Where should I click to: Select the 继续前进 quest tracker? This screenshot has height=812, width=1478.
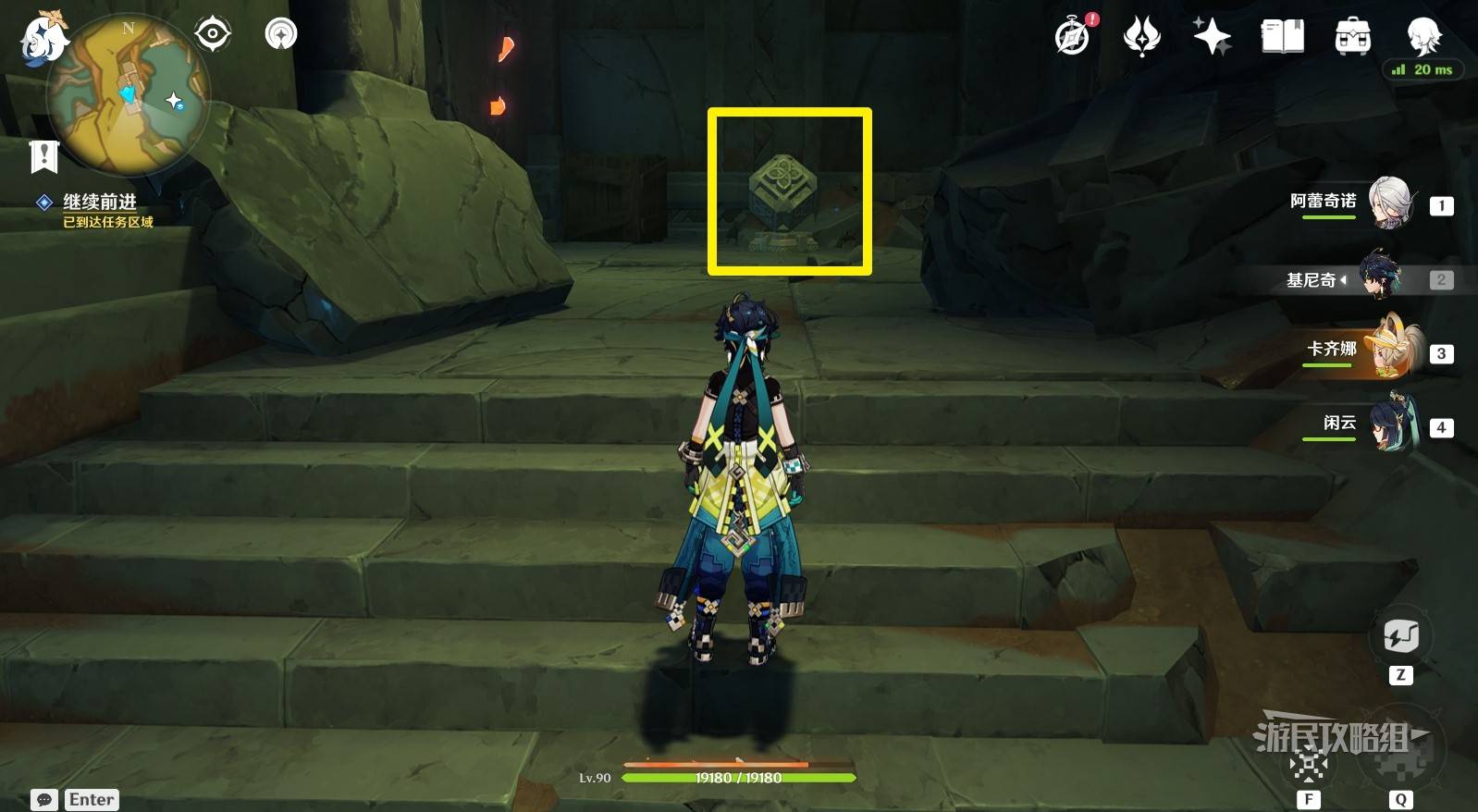99,203
